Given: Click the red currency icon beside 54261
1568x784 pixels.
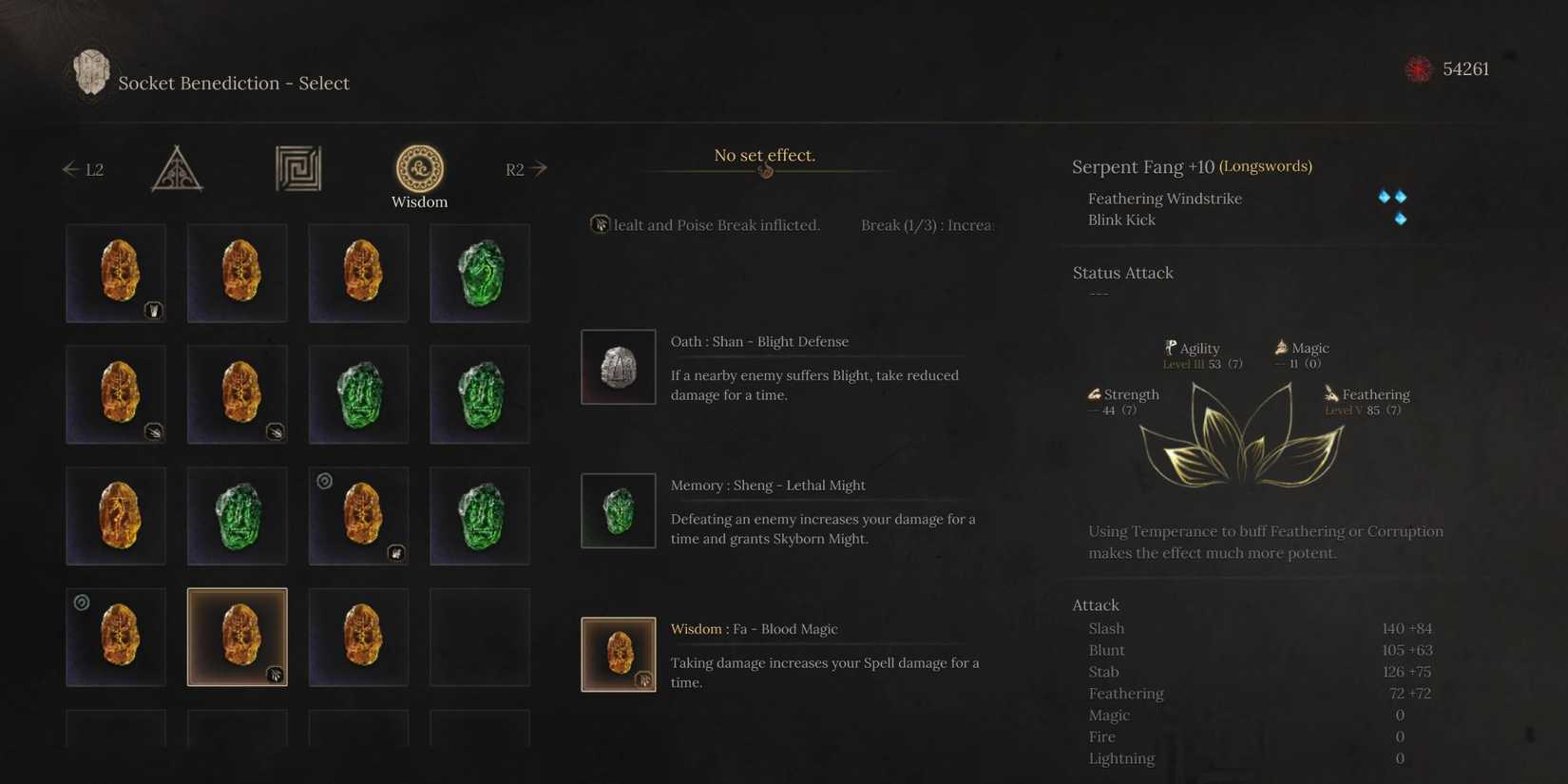Looking at the screenshot, I should click(x=1418, y=68).
